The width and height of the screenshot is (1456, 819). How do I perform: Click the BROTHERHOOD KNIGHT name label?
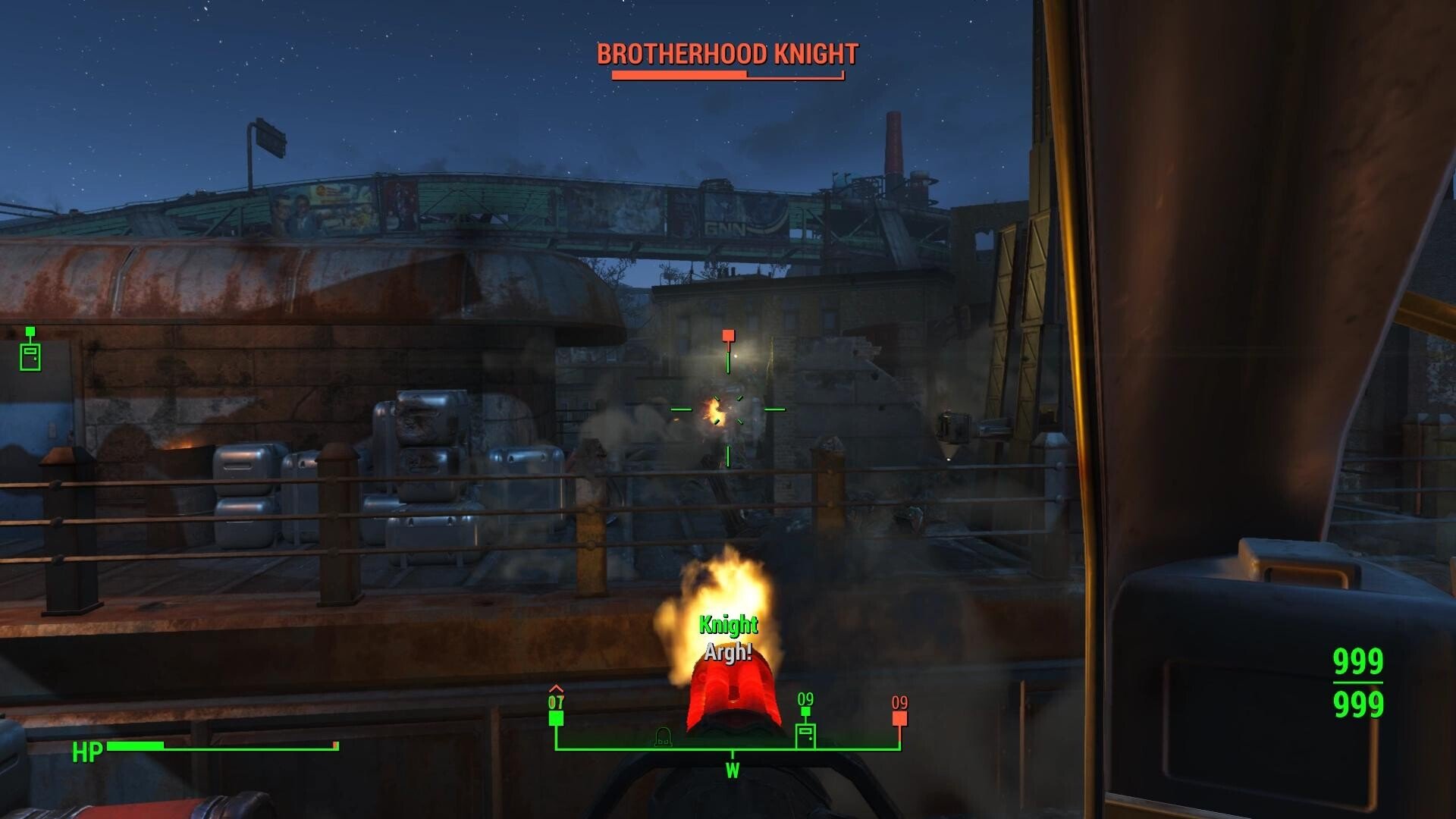pos(726,54)
